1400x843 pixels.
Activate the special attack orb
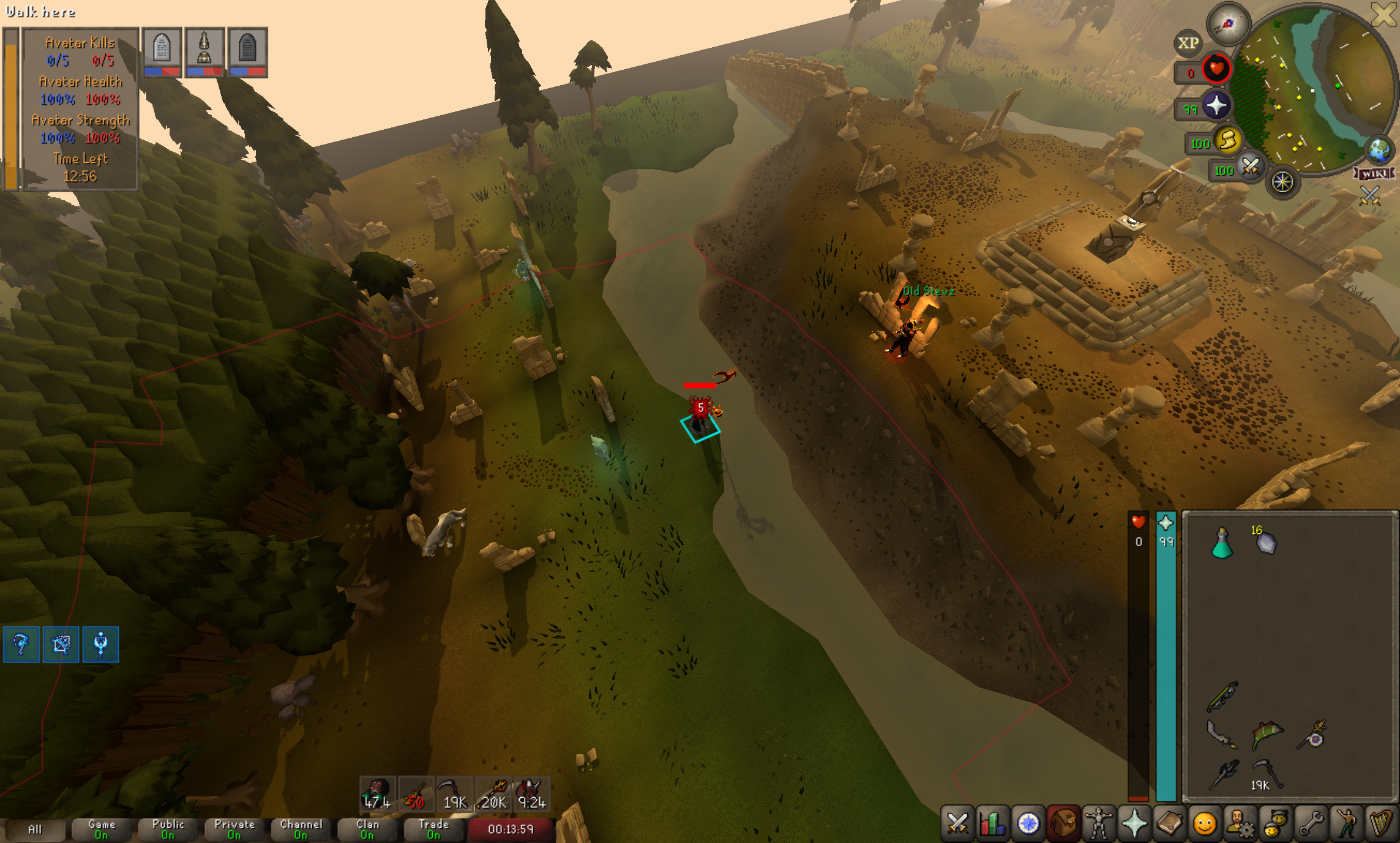click(x=1249, y=167)
